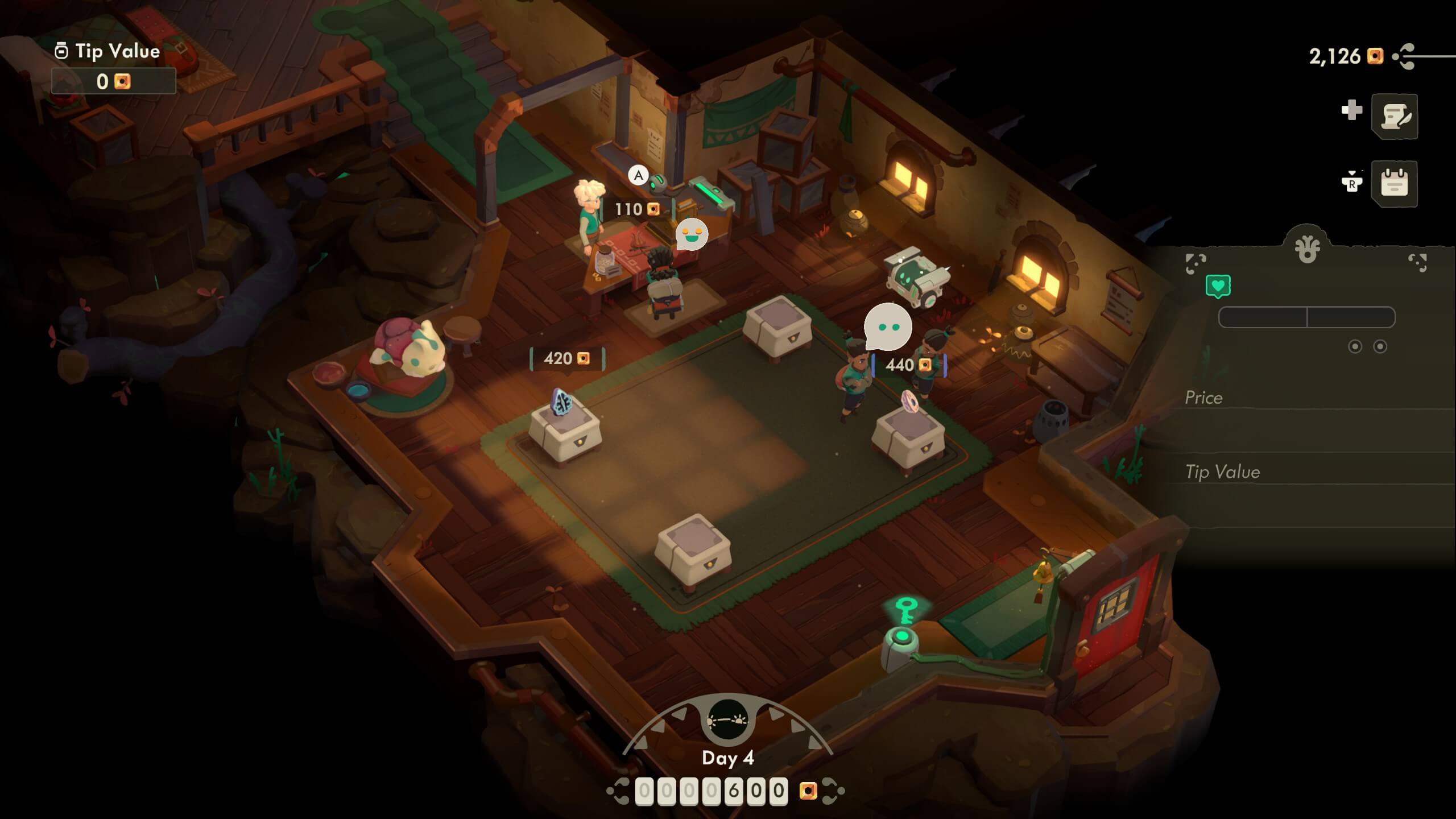Select the 440 price tag
Viewport: 1456px width, 819px height.
(908, 365)
